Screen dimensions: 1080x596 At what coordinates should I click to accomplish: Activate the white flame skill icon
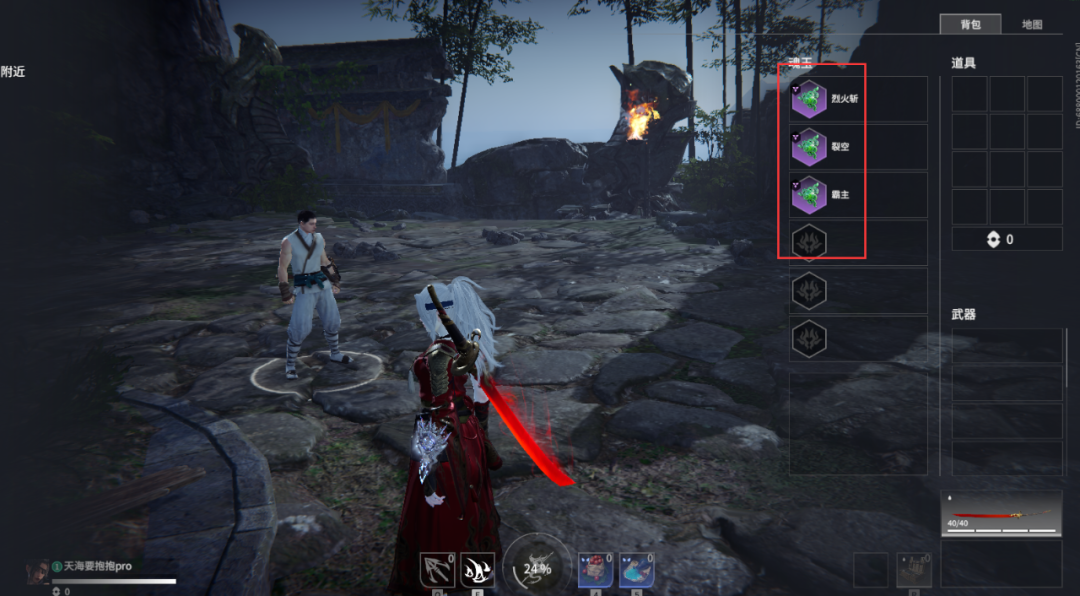[477, 570]
